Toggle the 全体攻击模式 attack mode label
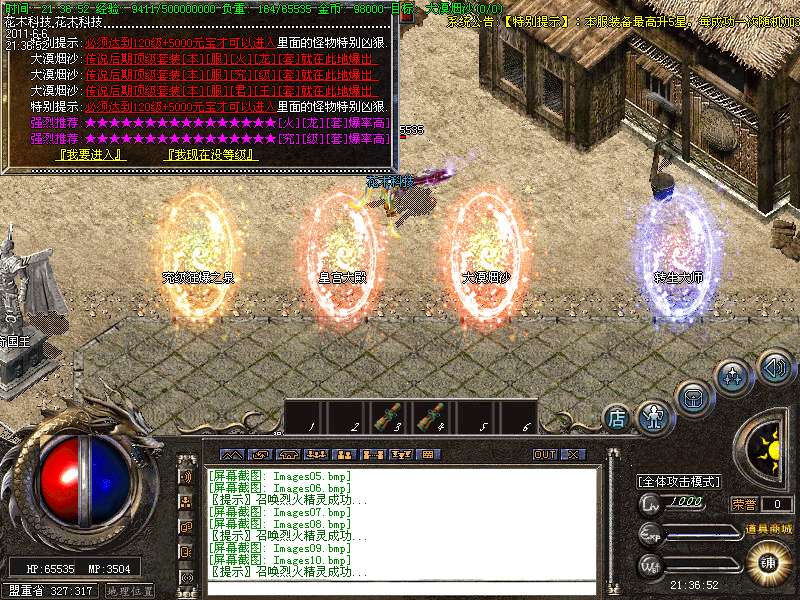This screenshot has width=800, height=600. pos(680,481)
